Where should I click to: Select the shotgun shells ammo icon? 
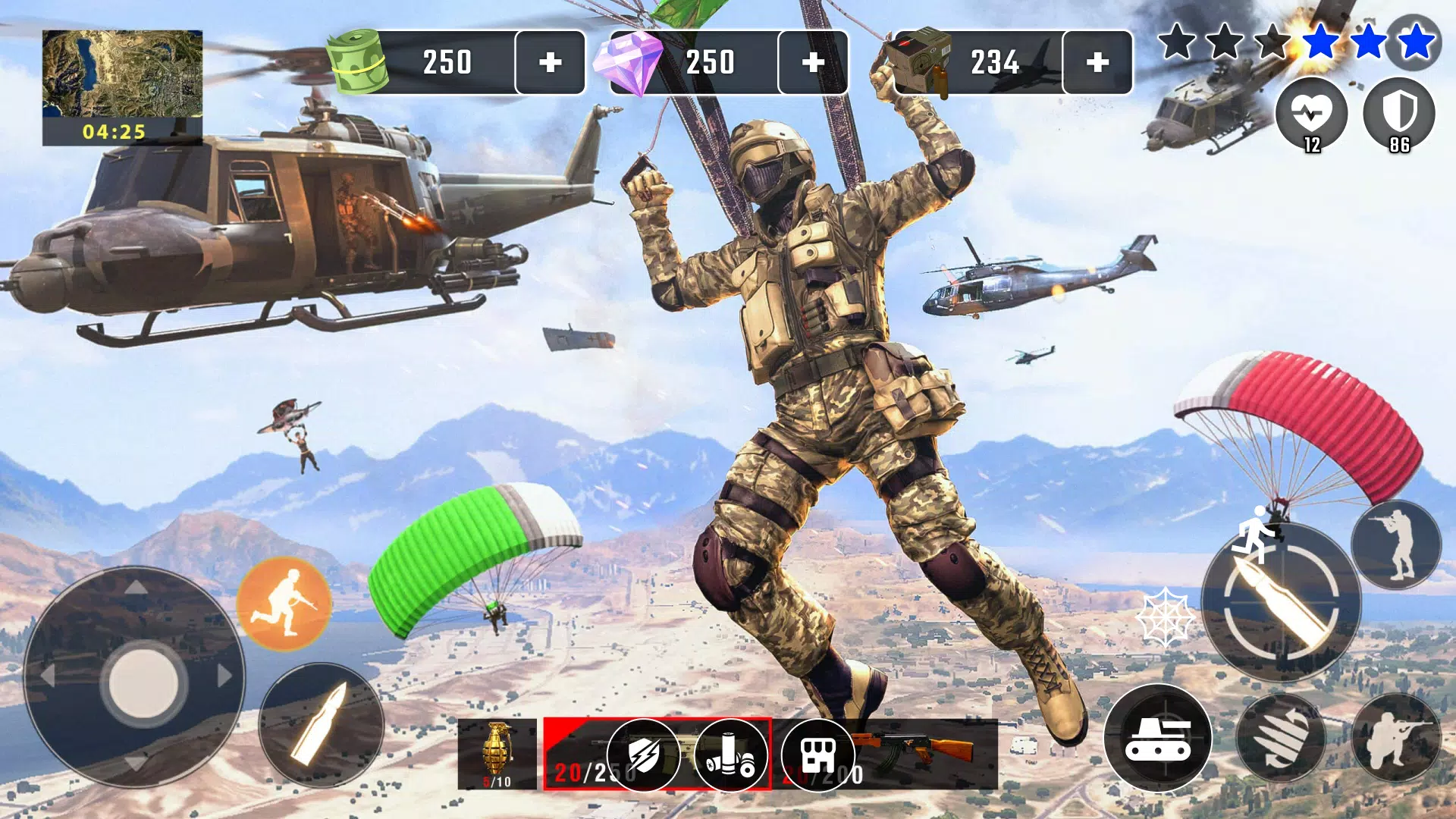pos(732,755)
